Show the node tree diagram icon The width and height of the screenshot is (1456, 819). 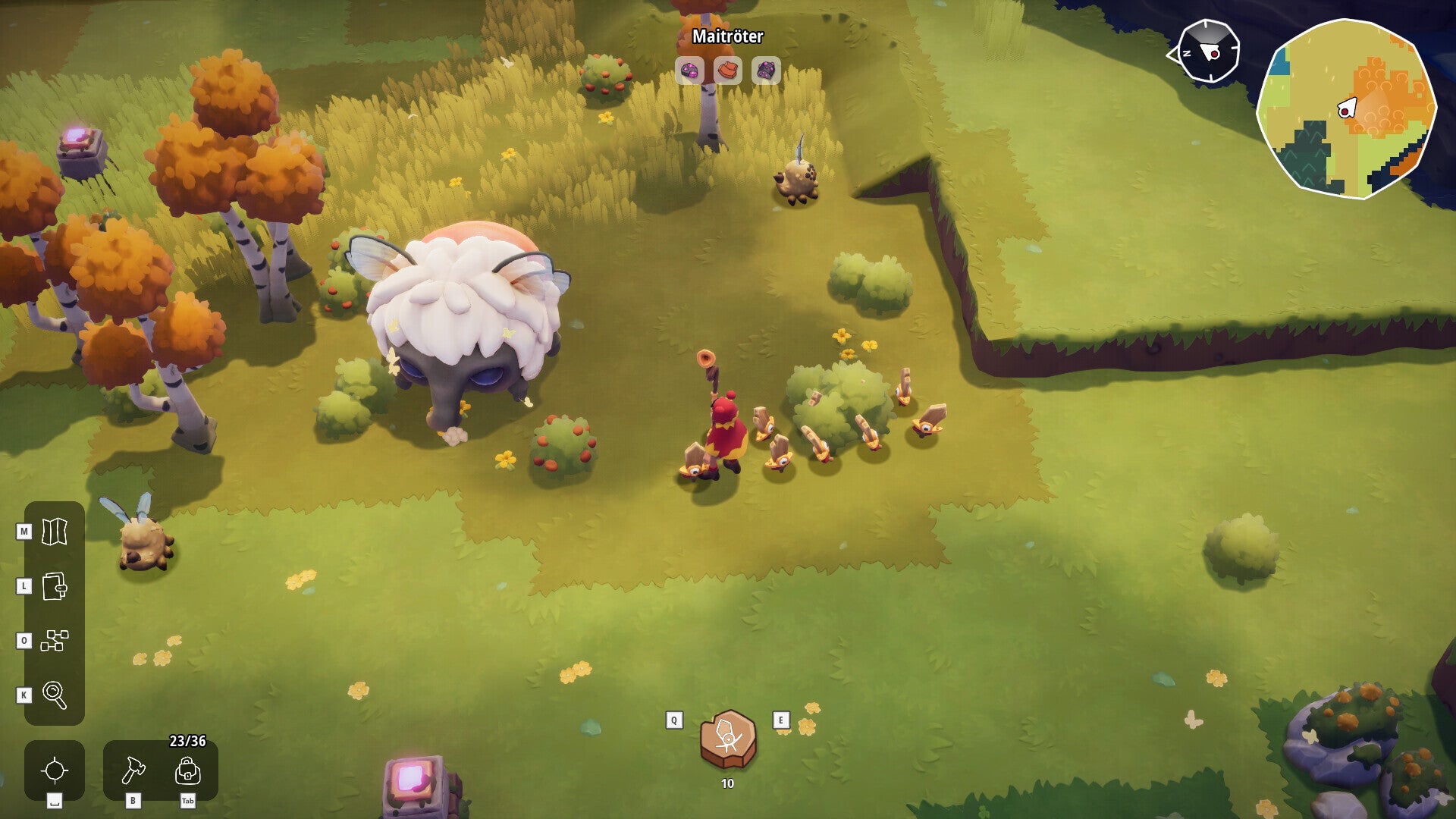click(x=55, y=641)
